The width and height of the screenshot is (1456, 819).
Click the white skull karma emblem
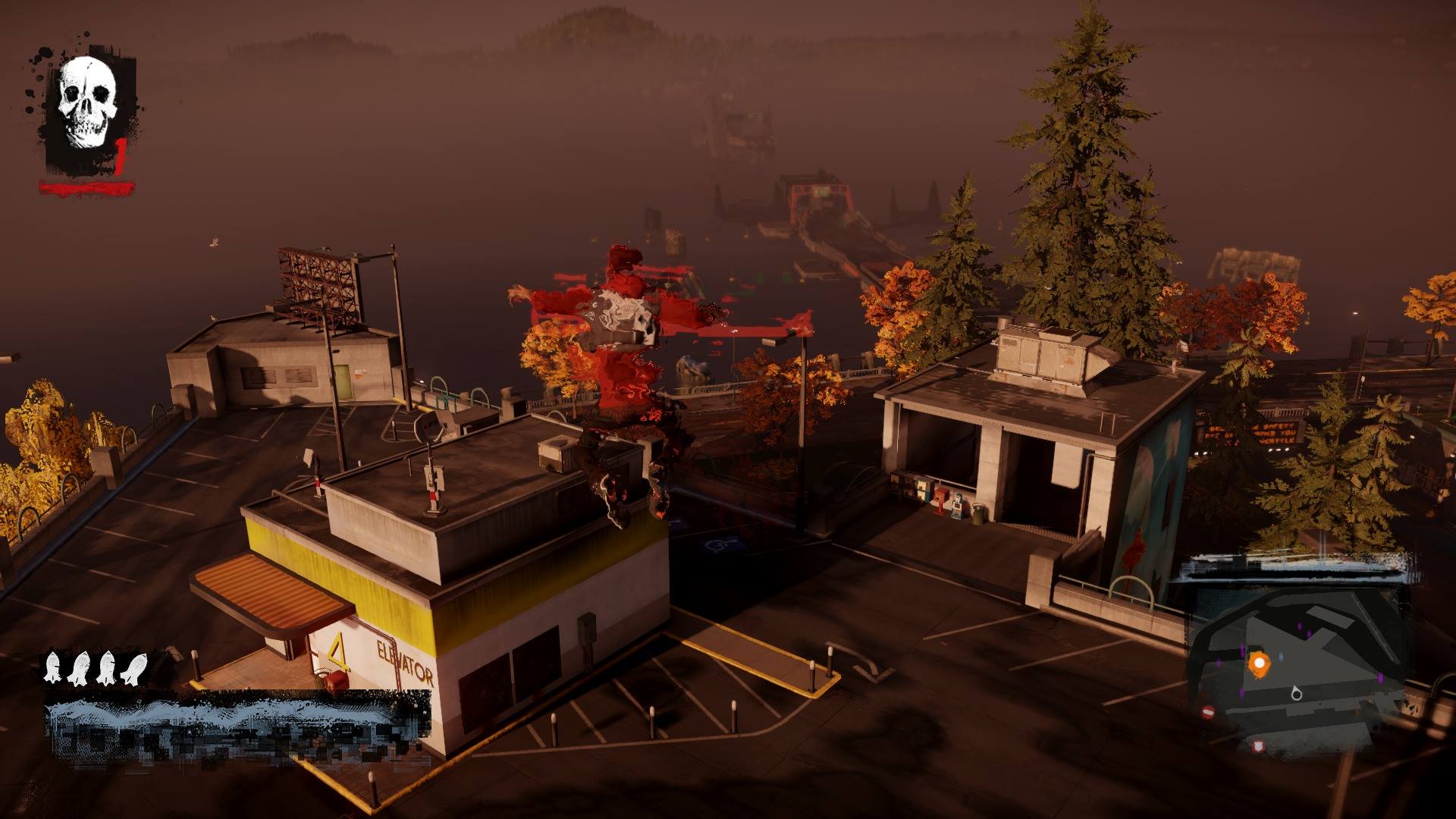pos(87,102)
